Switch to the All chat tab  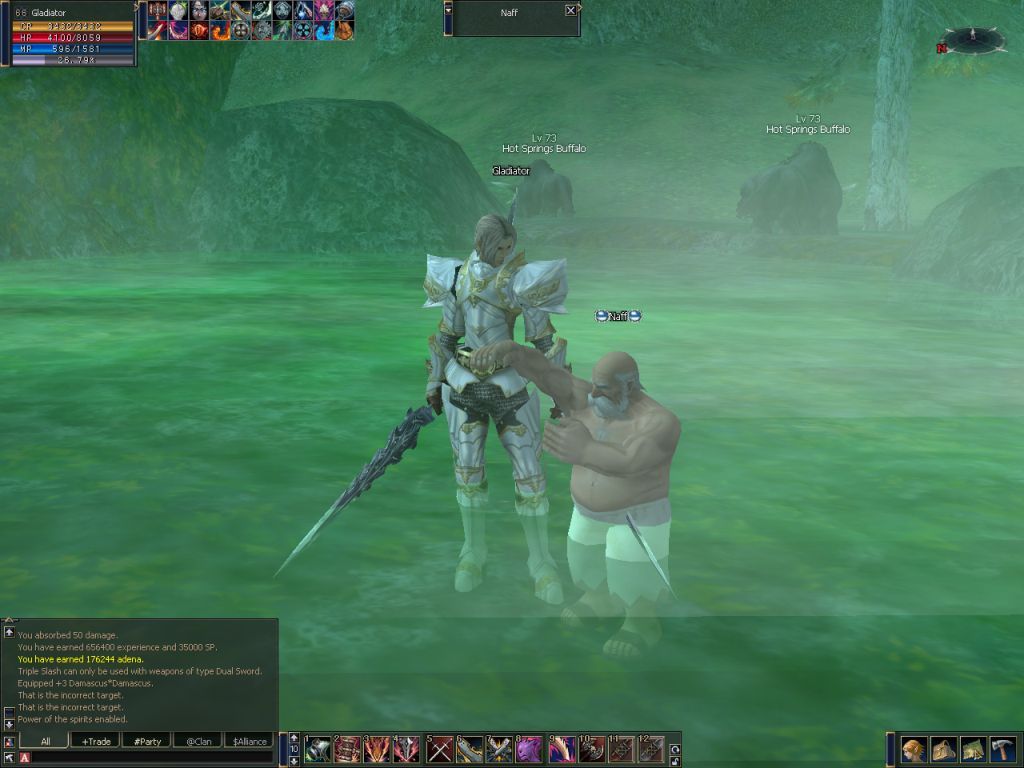click(x=42, y=741)
